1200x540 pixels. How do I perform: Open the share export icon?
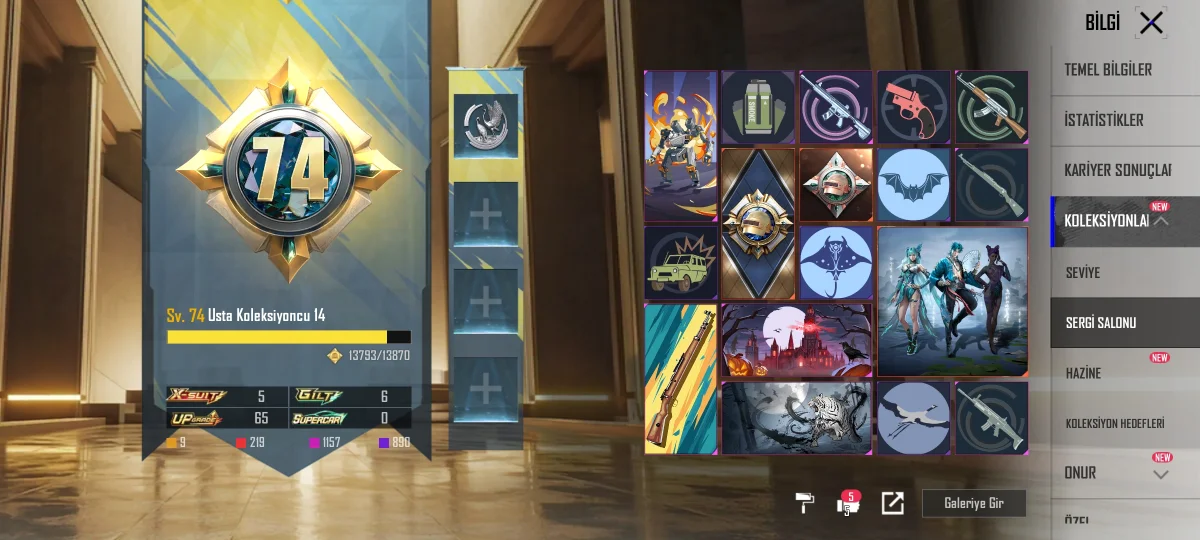point(892,503)
